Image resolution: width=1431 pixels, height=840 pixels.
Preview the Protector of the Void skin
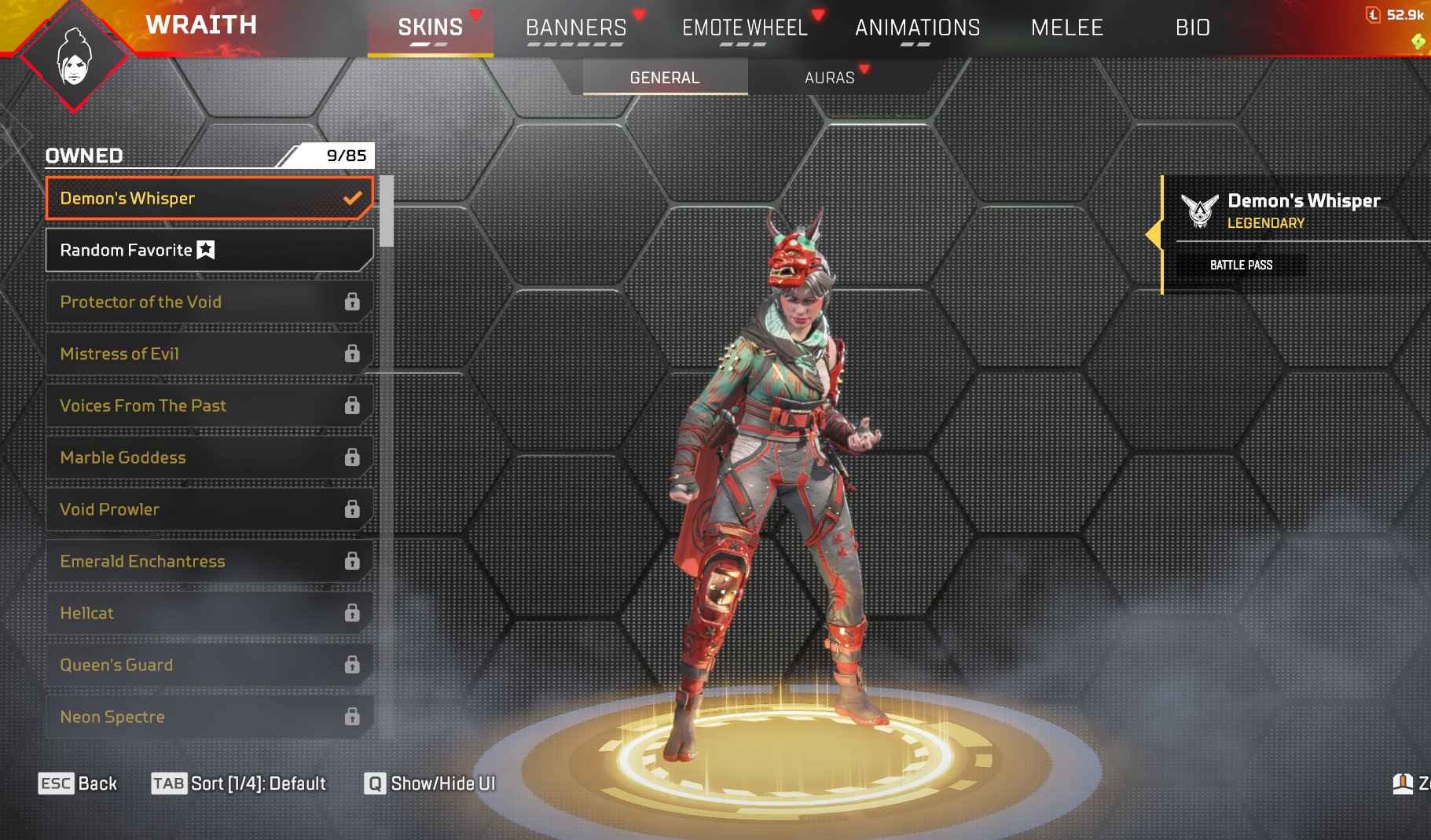click(x=208, y=302)
